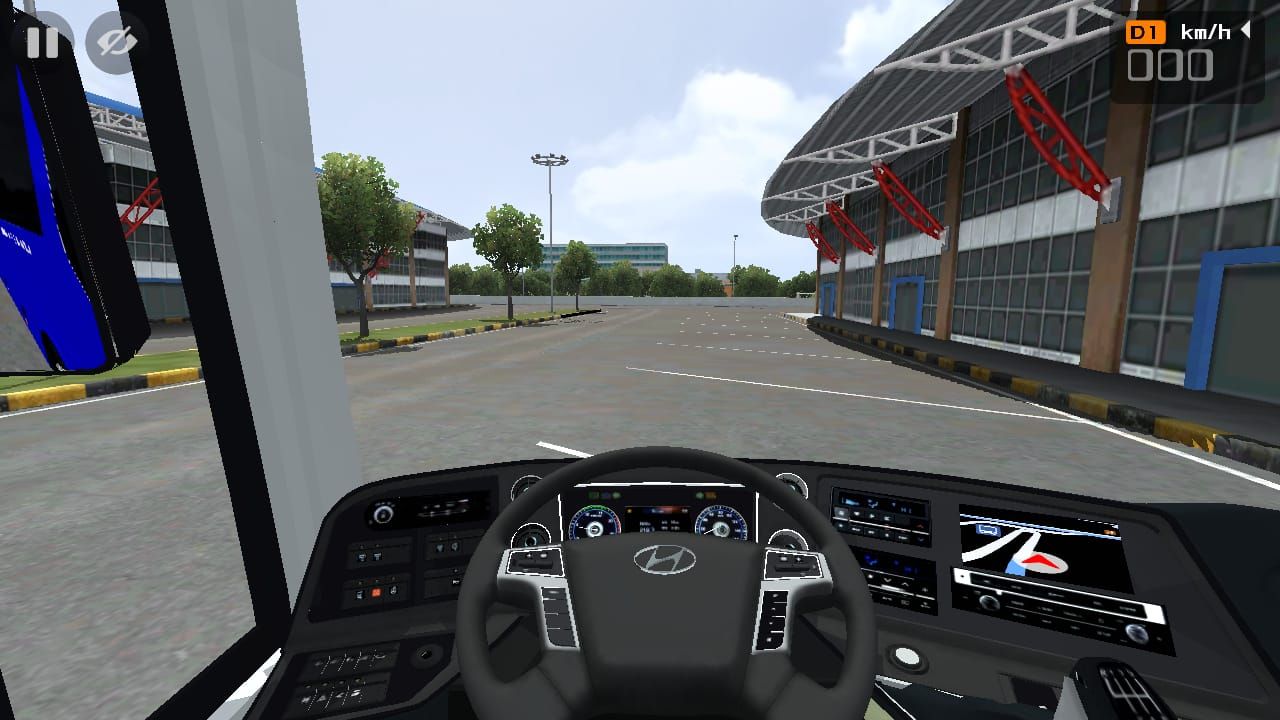
Task: Tap the orange hazard button on the left dashboard
Action: pyautogui.click(x=375, y=591)
